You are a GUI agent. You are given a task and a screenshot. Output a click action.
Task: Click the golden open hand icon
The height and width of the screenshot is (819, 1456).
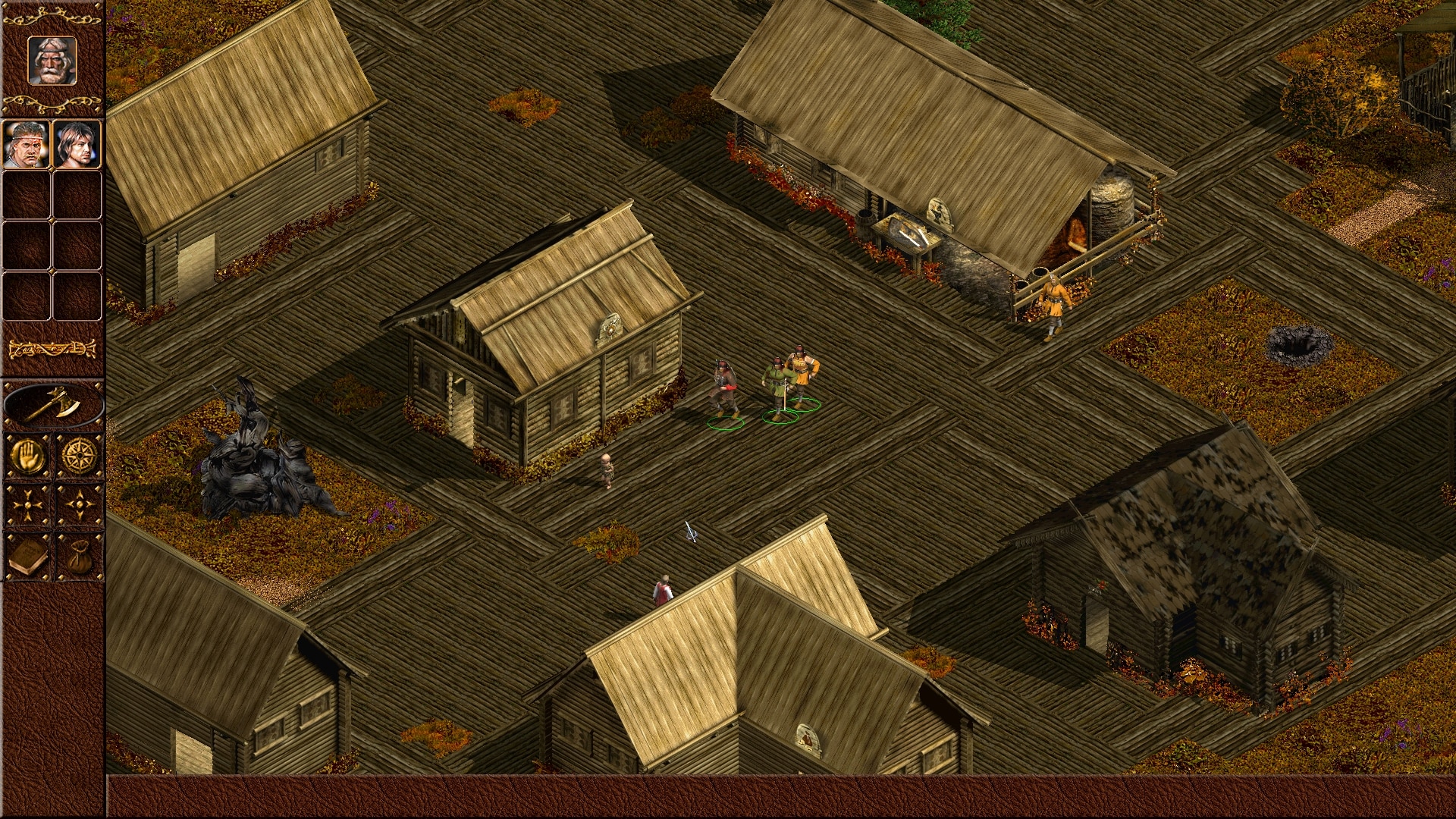tap(28, 457)
